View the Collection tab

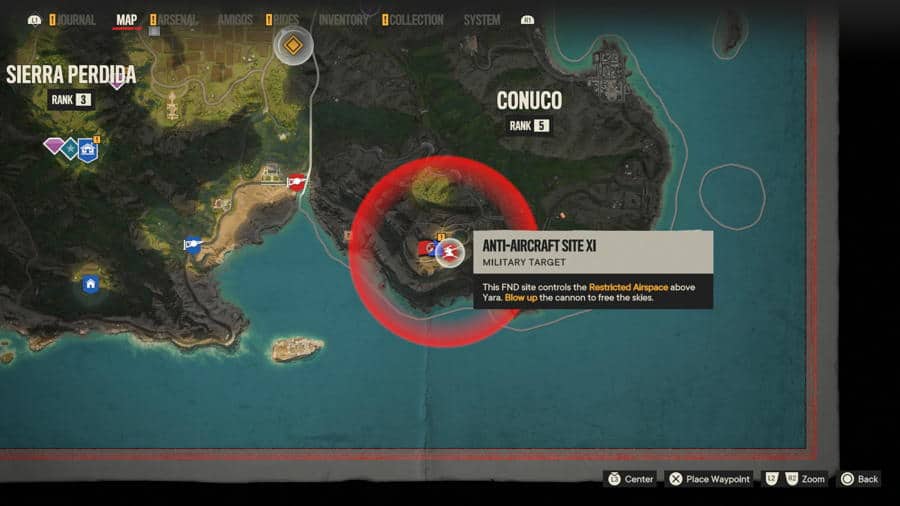(x=416, y=20)
